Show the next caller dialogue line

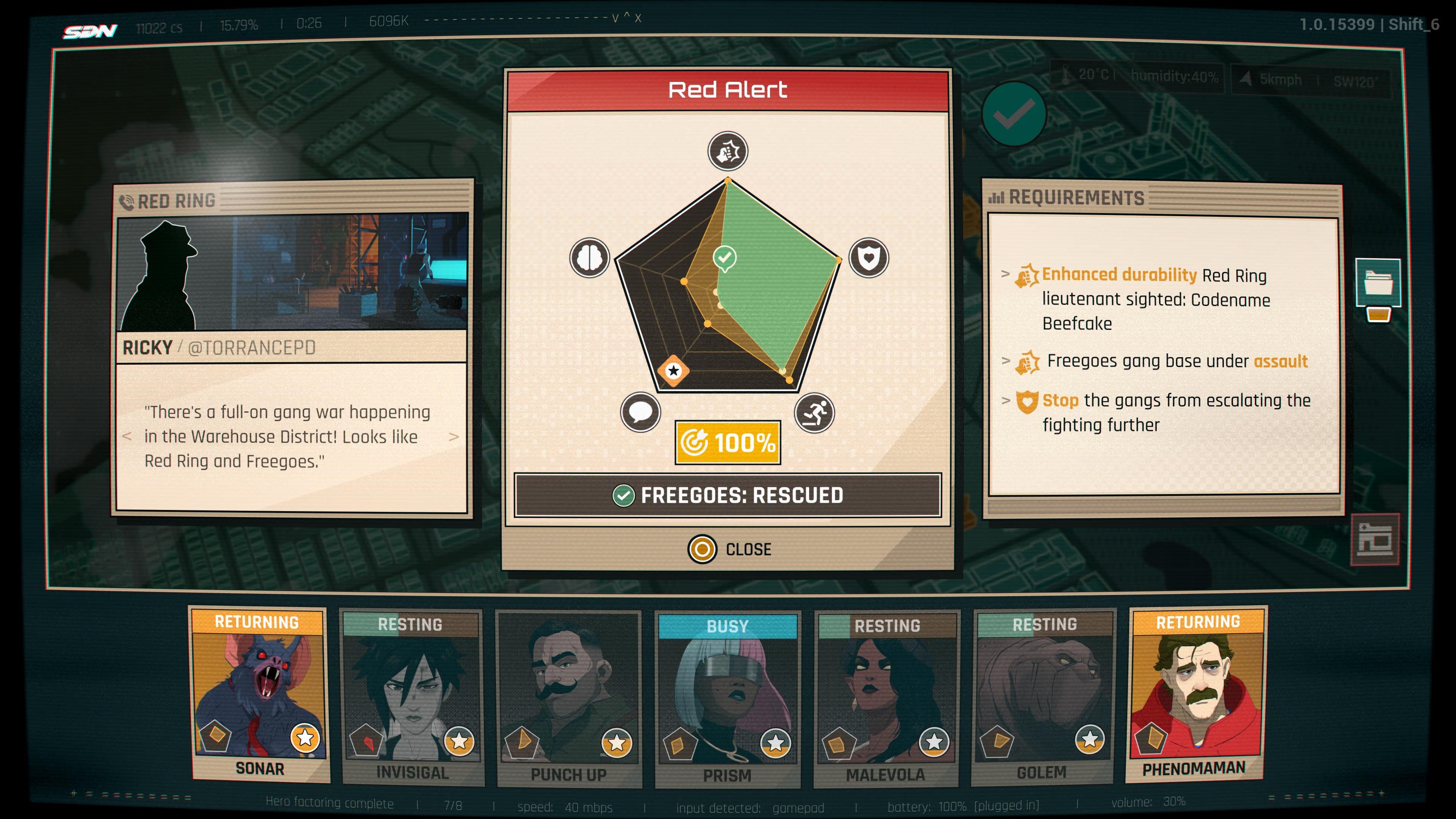click(453, 437)
